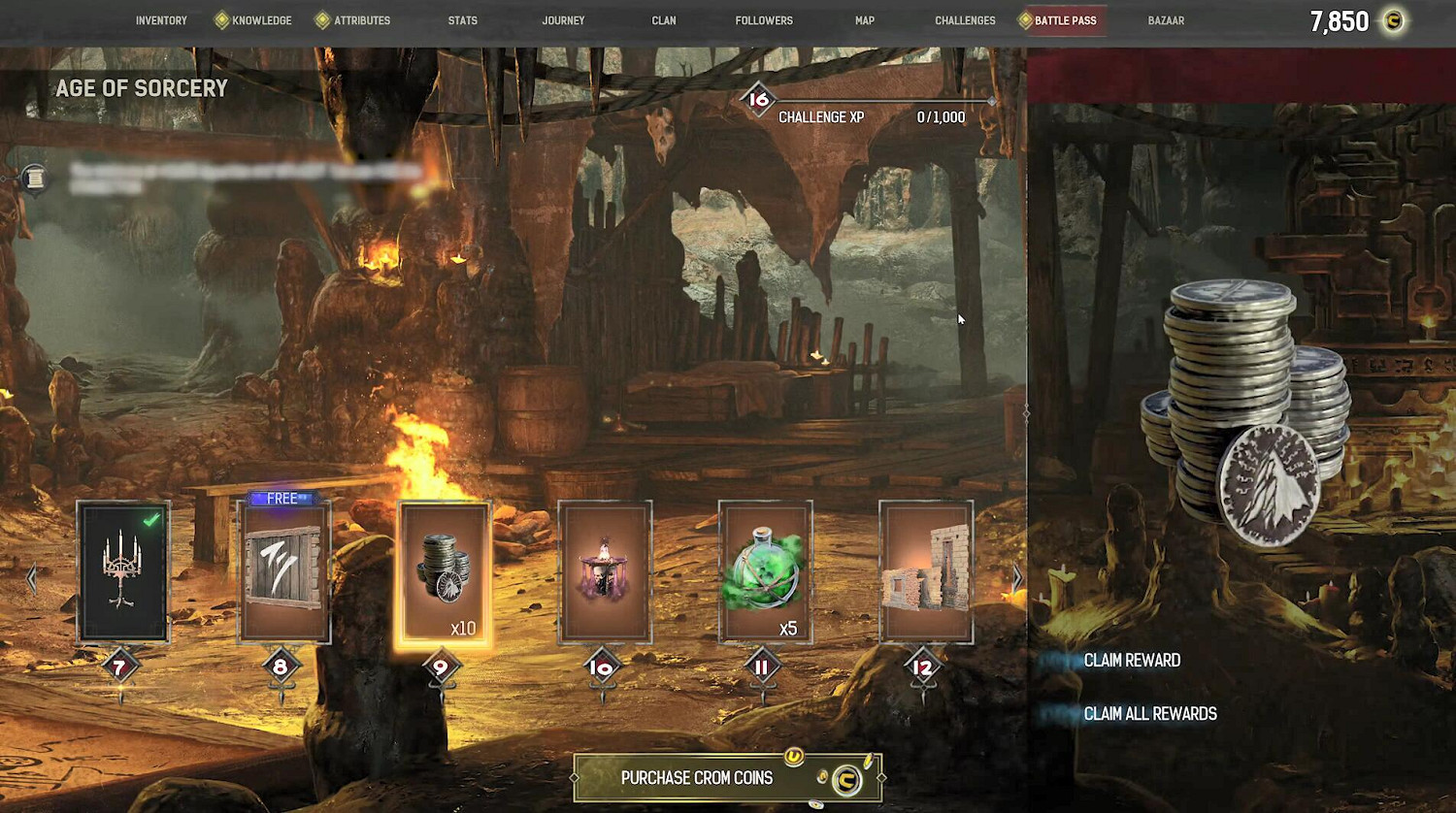Pick the level 11 green potion reward

pos(765,571)
